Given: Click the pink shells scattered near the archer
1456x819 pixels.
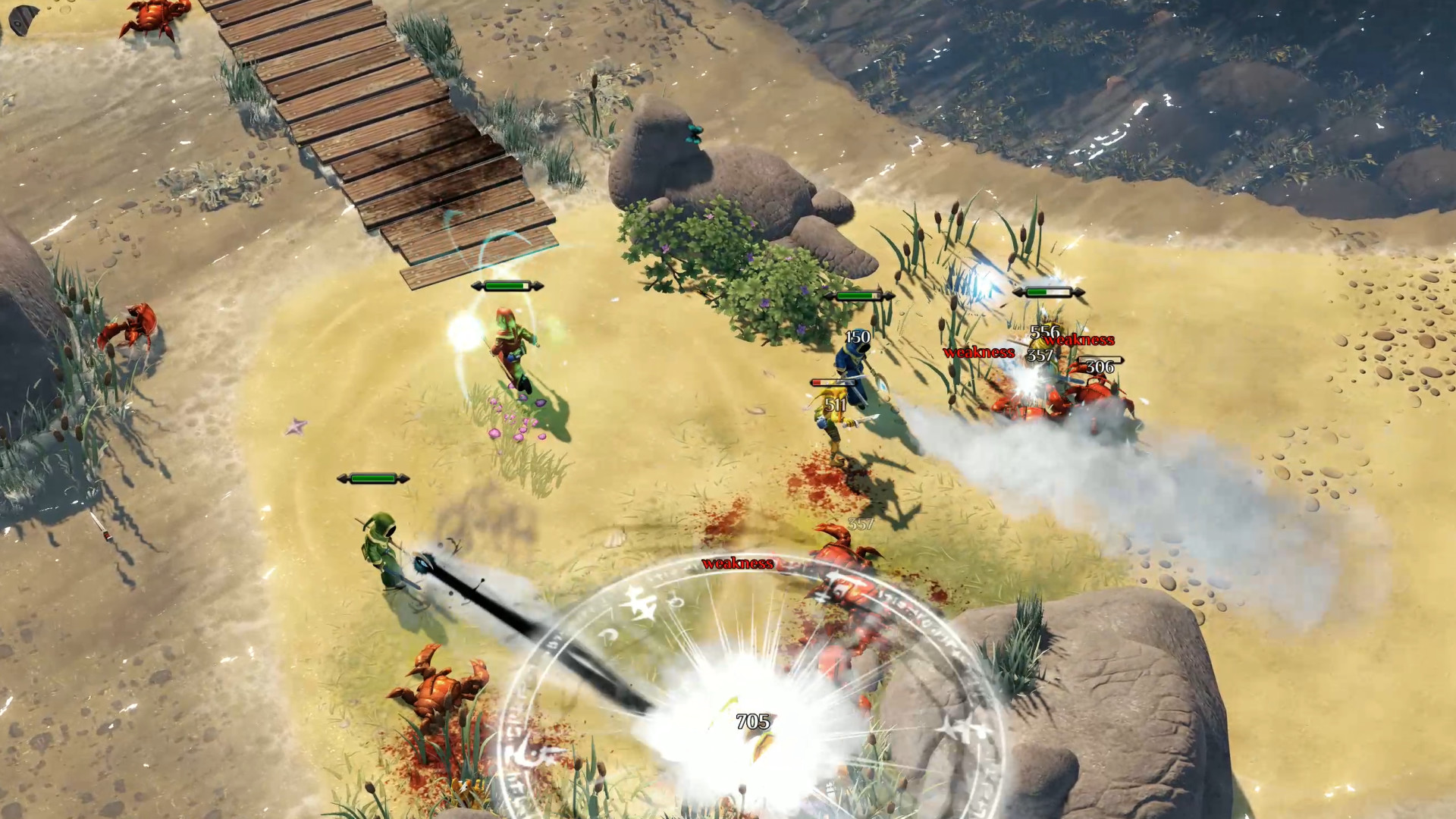Looking at the screenshot, I should click(516, 425).
